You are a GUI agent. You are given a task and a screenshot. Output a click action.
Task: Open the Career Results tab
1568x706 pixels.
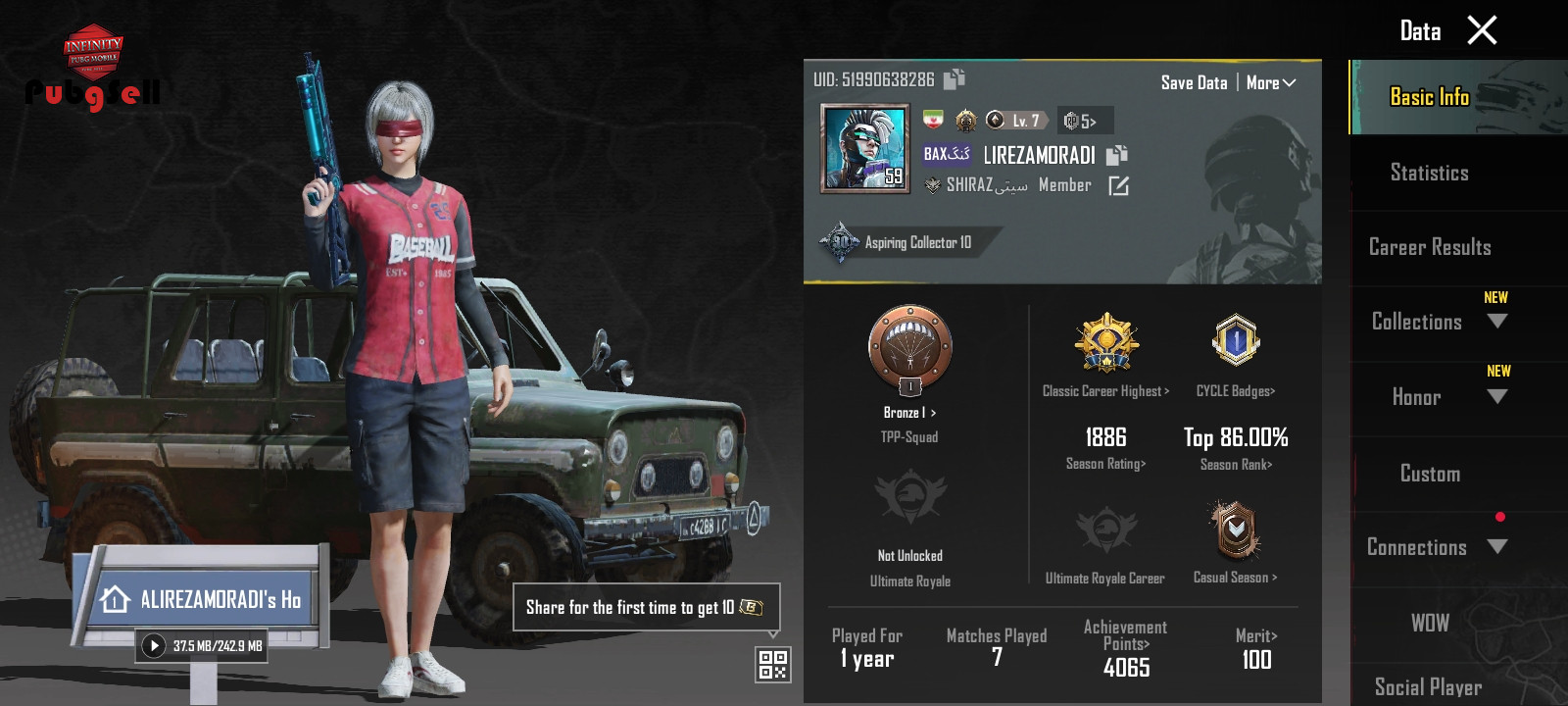pos(1429,248)
